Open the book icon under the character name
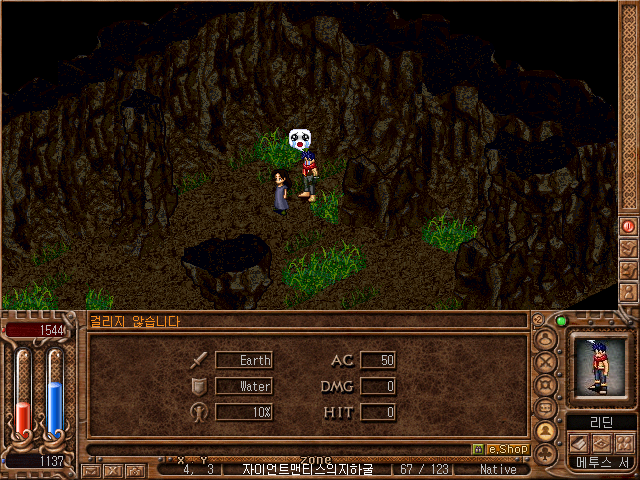This screenshot has width=640, height=480. pos(581,442)
